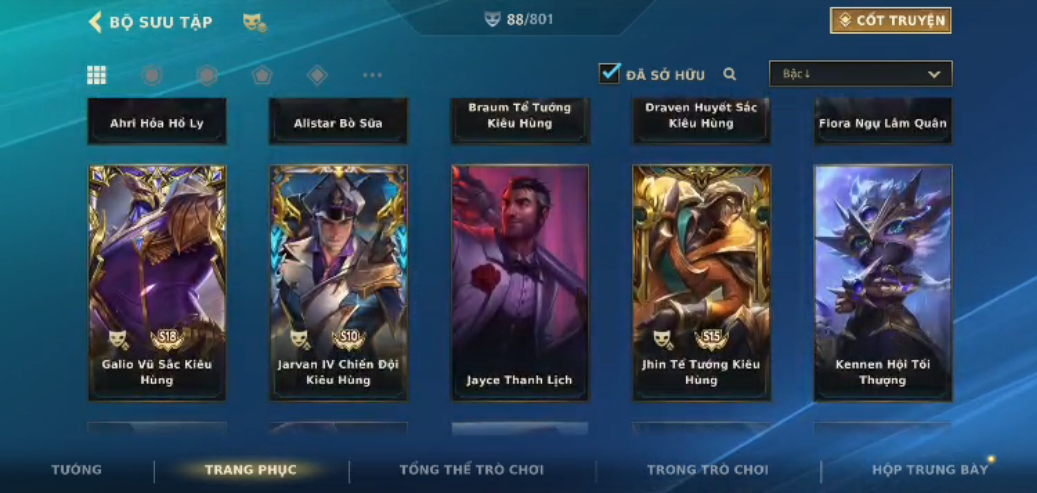Open Fiora Ngự Lâm Quân card

click(883, 122)
